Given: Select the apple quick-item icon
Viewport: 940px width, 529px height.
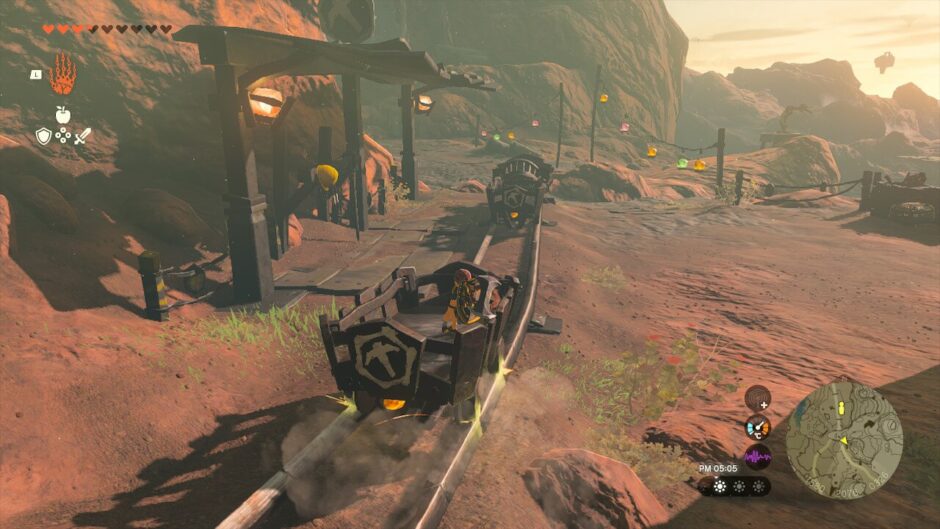Looking at the screenshot, I should (x=62, y=115).
